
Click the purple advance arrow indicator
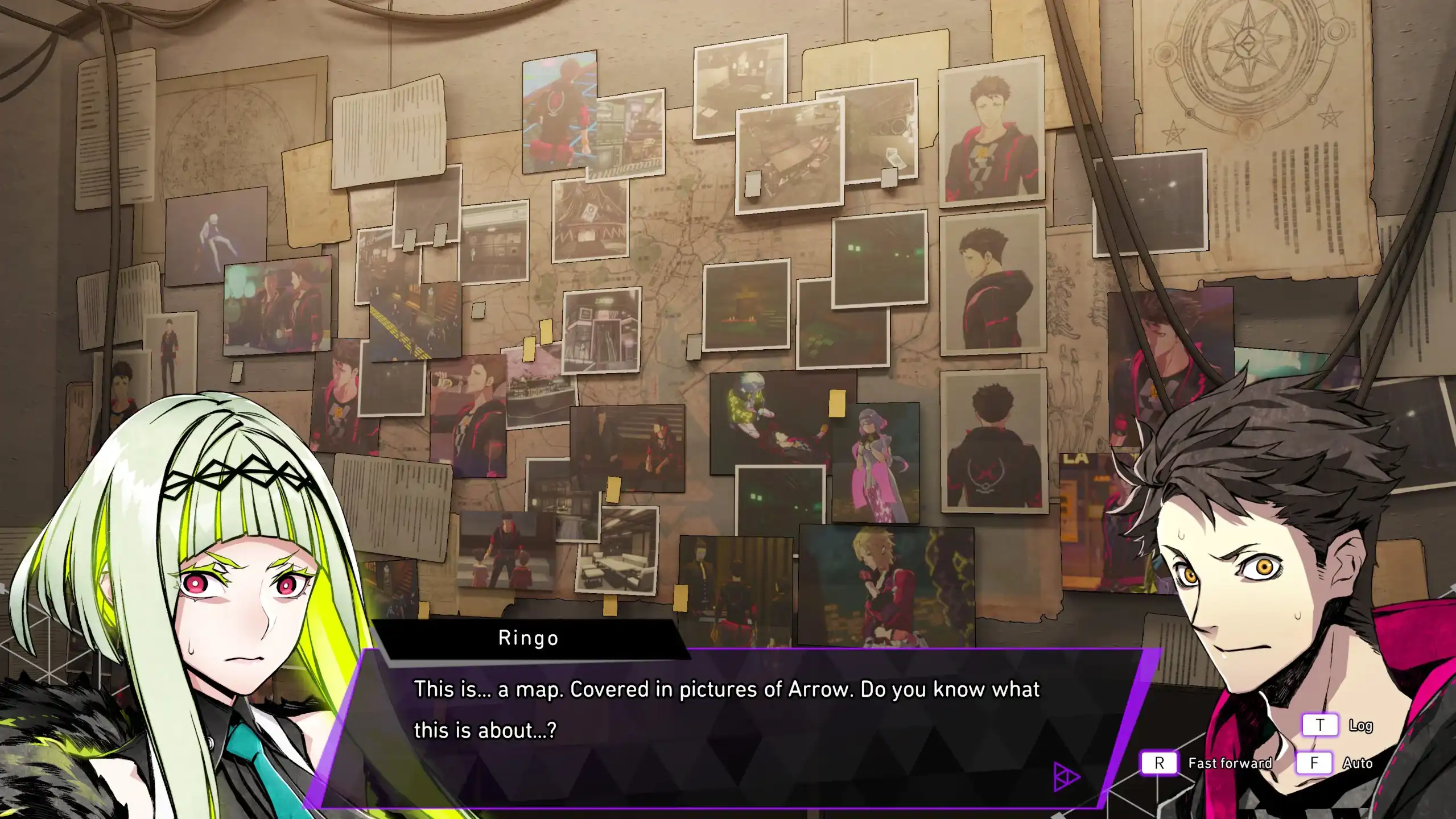(1065, 776)
